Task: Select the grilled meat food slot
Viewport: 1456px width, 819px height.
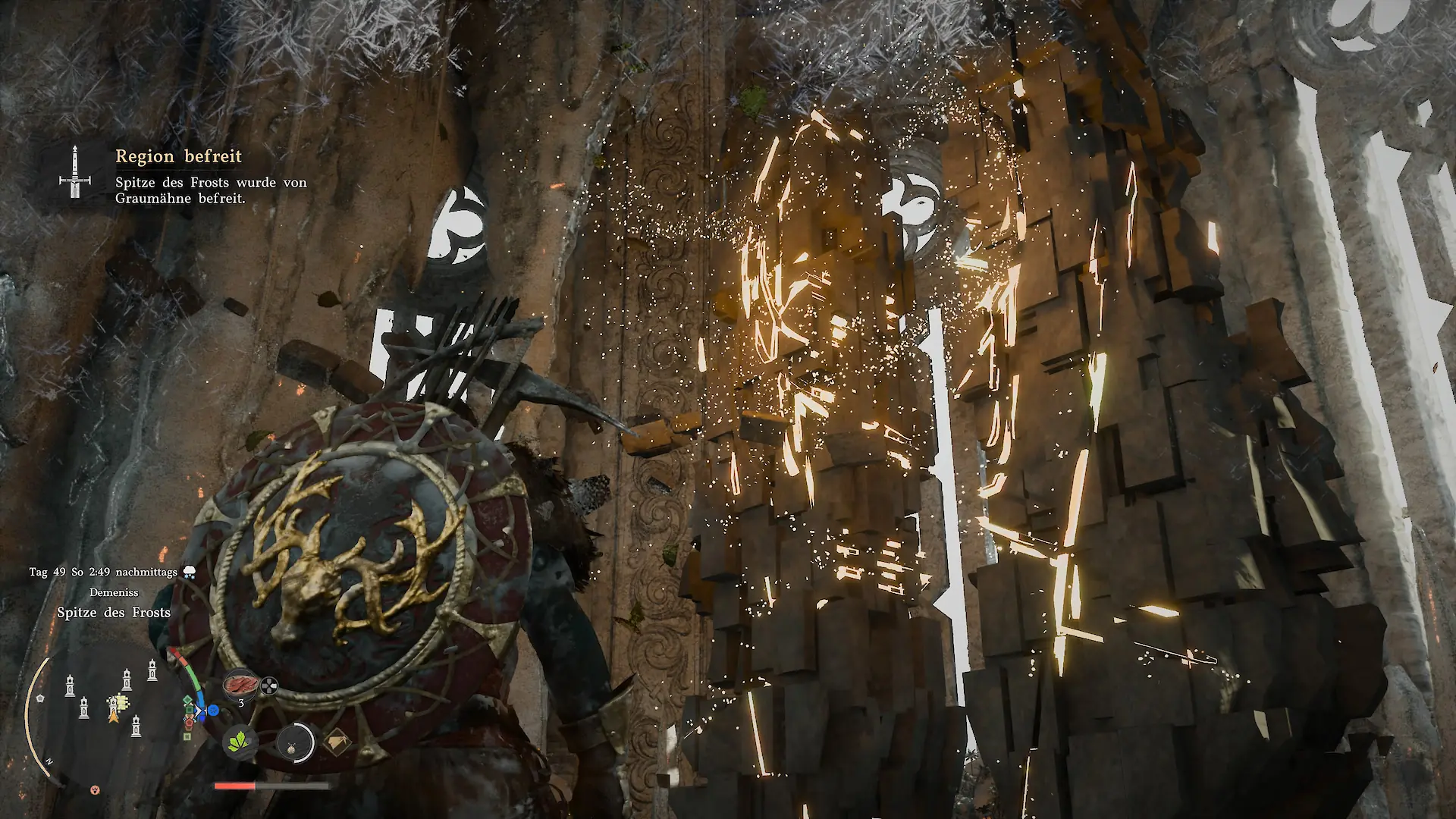Action: click(241, 685)
